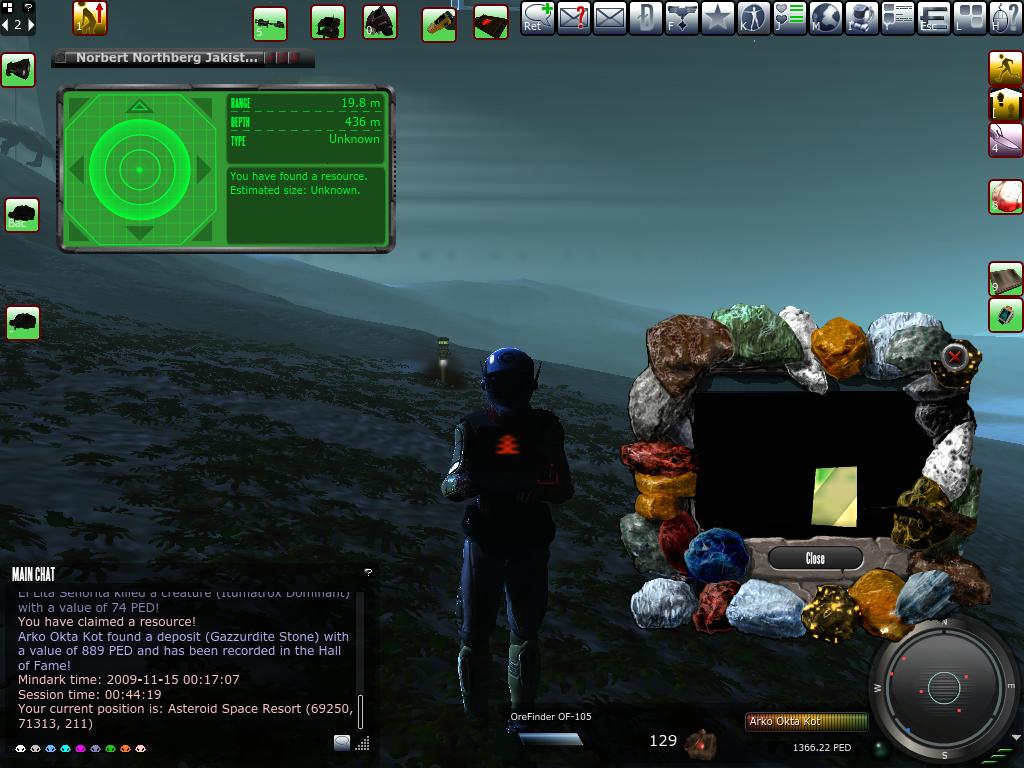Open the globe map icon
Screen dimensions: 1024x768
click(x=825, y=19)
